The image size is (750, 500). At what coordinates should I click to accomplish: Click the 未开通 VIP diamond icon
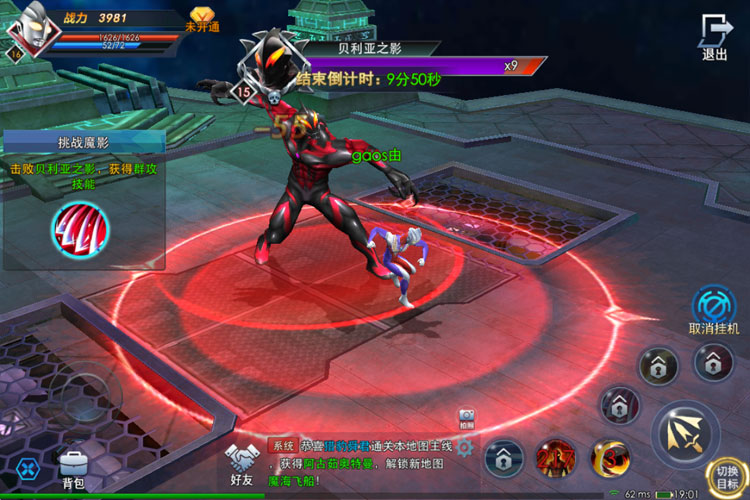point(202,18)
